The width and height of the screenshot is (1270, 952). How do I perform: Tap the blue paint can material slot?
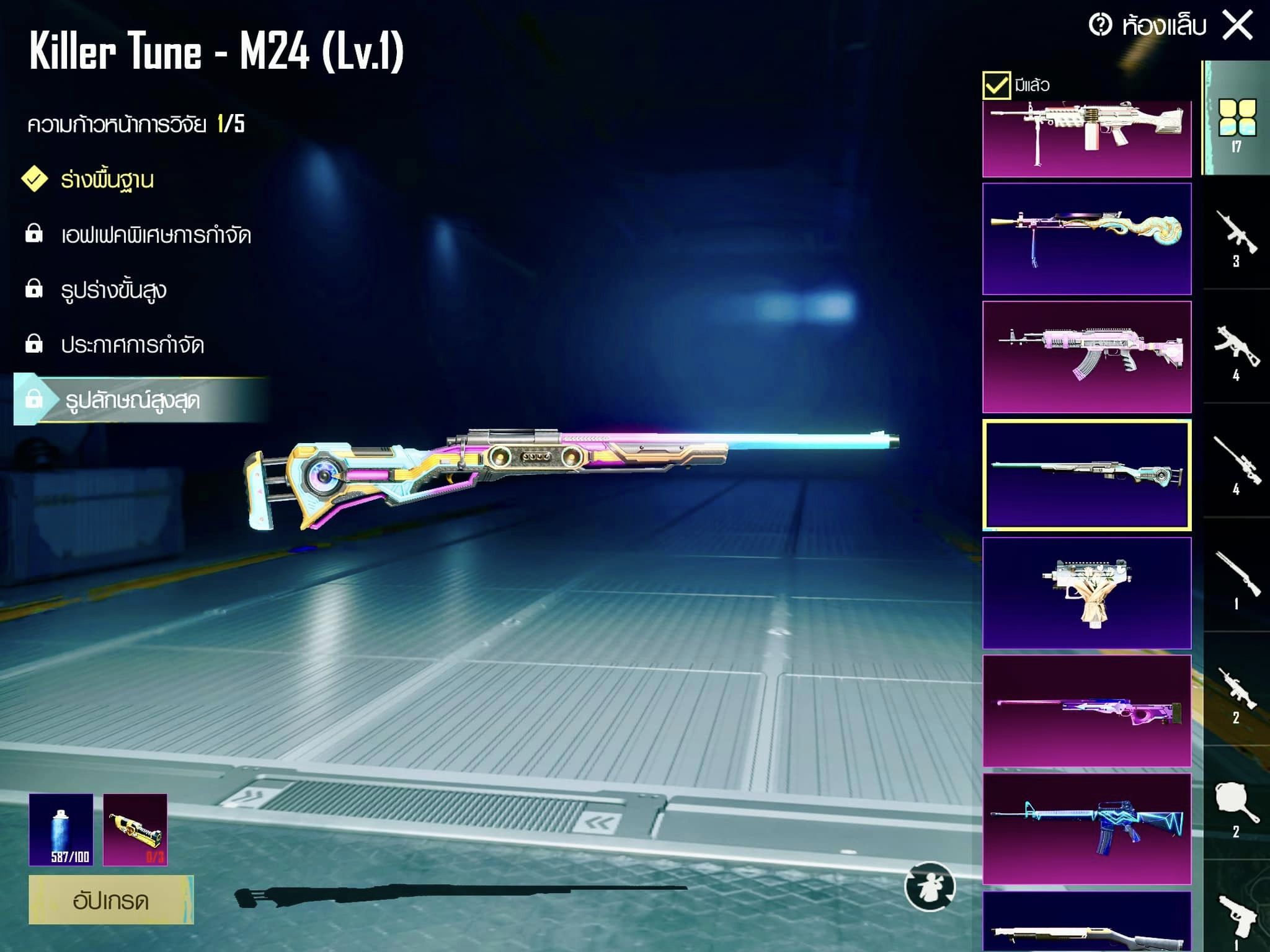(x=61, y=829)
